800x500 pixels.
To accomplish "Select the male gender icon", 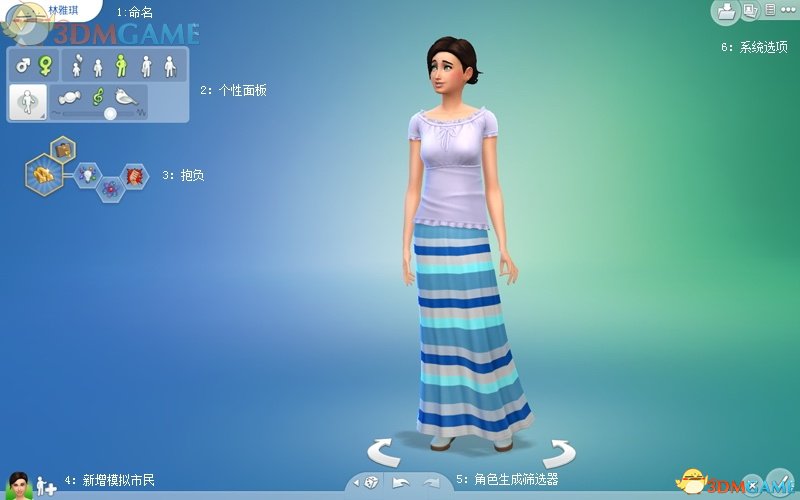I will 22,66.
